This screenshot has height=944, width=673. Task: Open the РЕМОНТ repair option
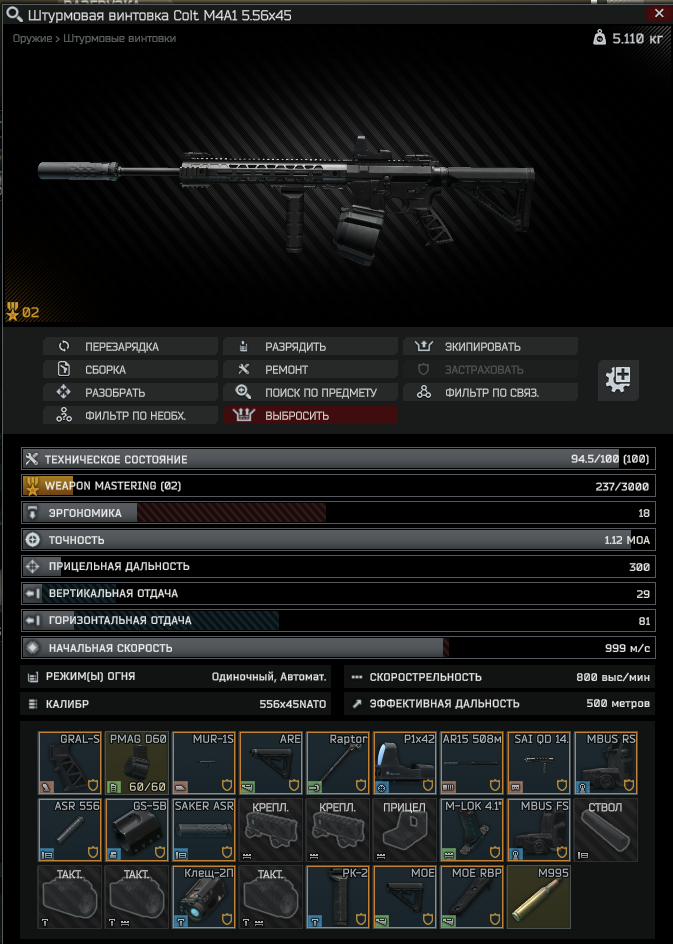click(310, 370)
